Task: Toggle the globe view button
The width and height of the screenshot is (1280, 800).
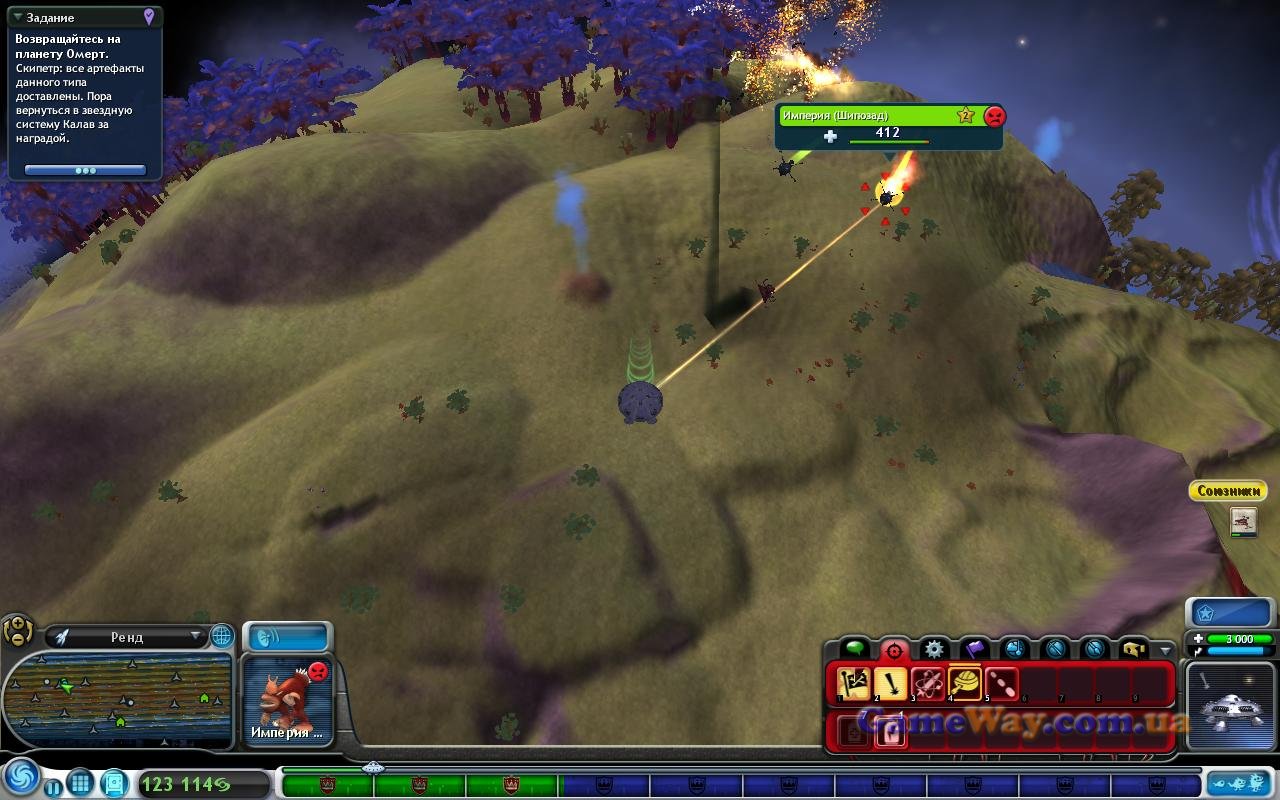Action: [x=221, y=636]
